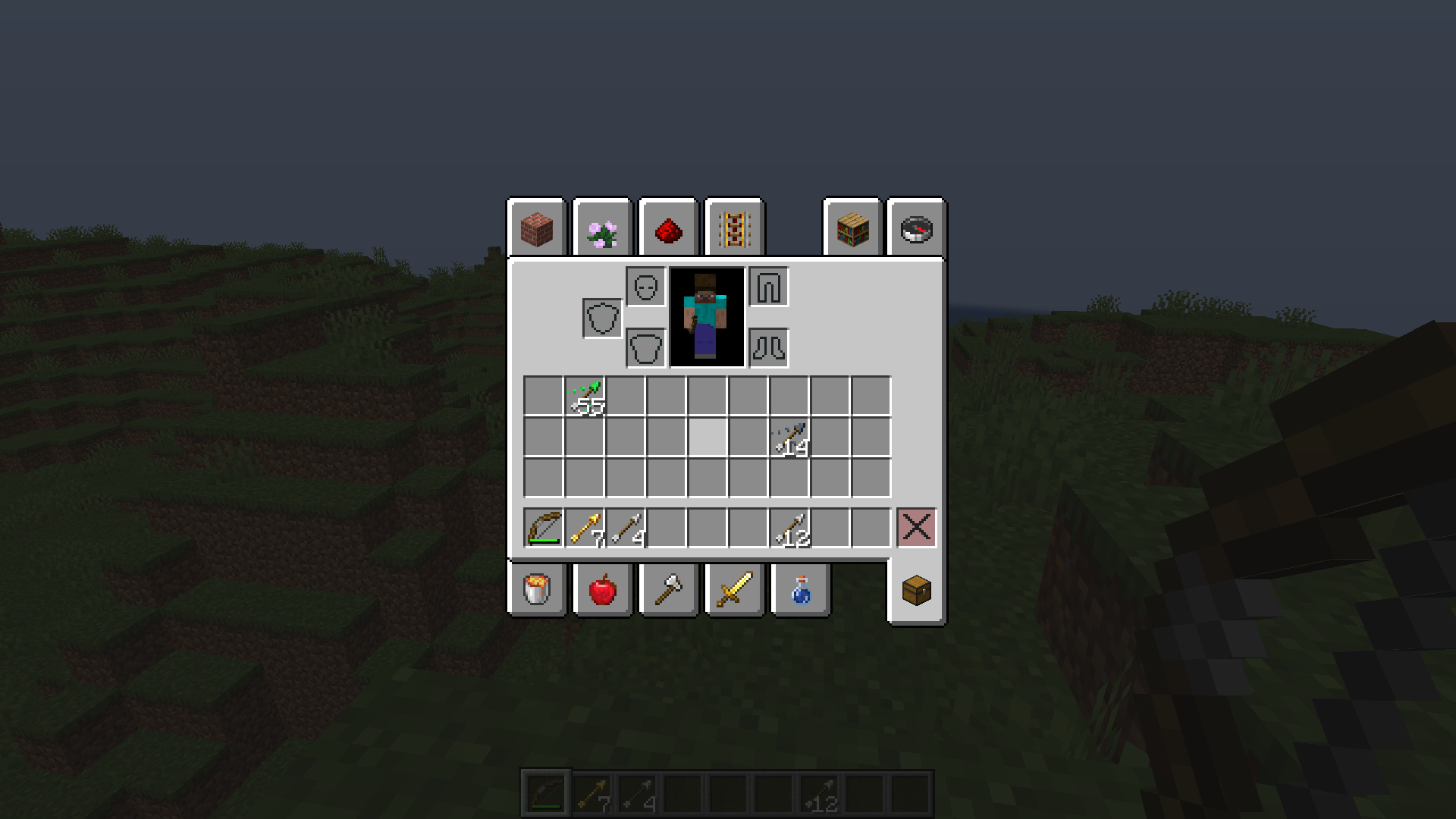Click the Brewing tab with potion icon
Screen dimensions: 1456x819
pos(799,591)
